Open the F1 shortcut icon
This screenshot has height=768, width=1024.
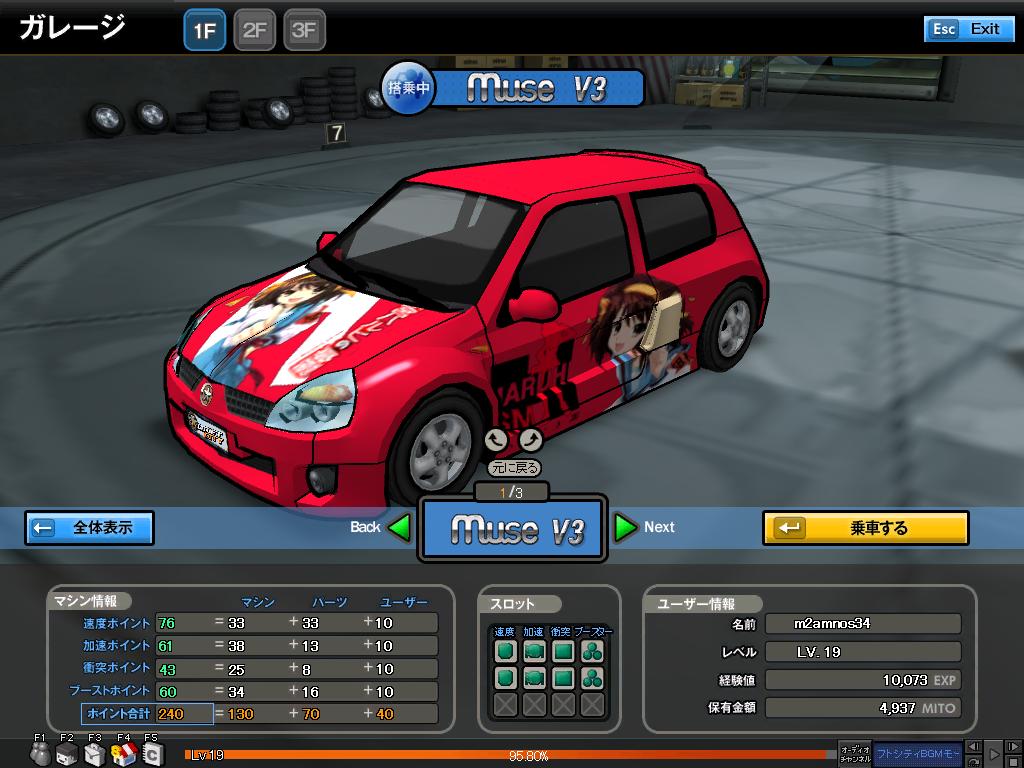40,754
